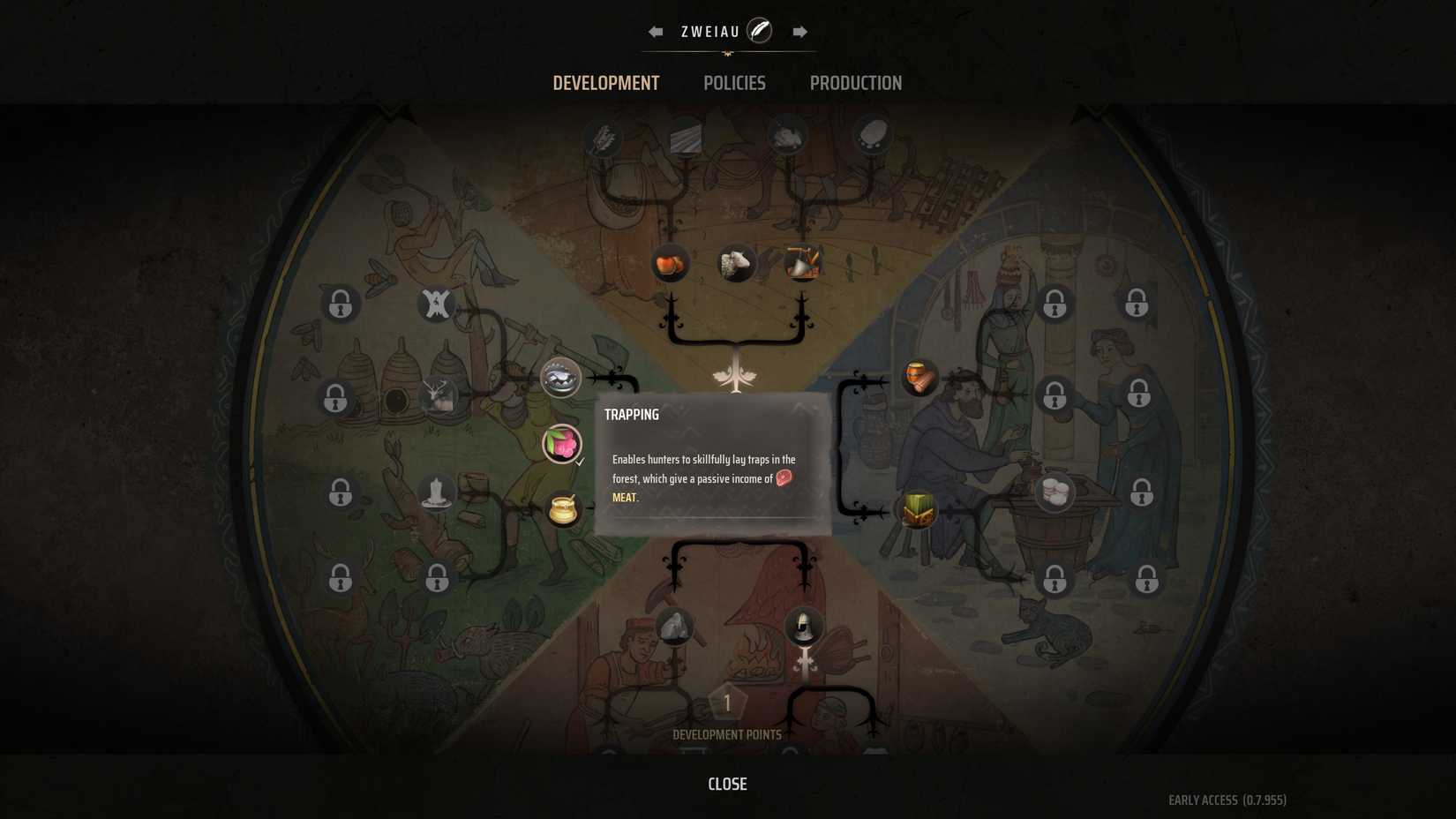Click the pink berries Foraging node
Image resolution: width=1456 pixels, height=819 pixels.
559,443
